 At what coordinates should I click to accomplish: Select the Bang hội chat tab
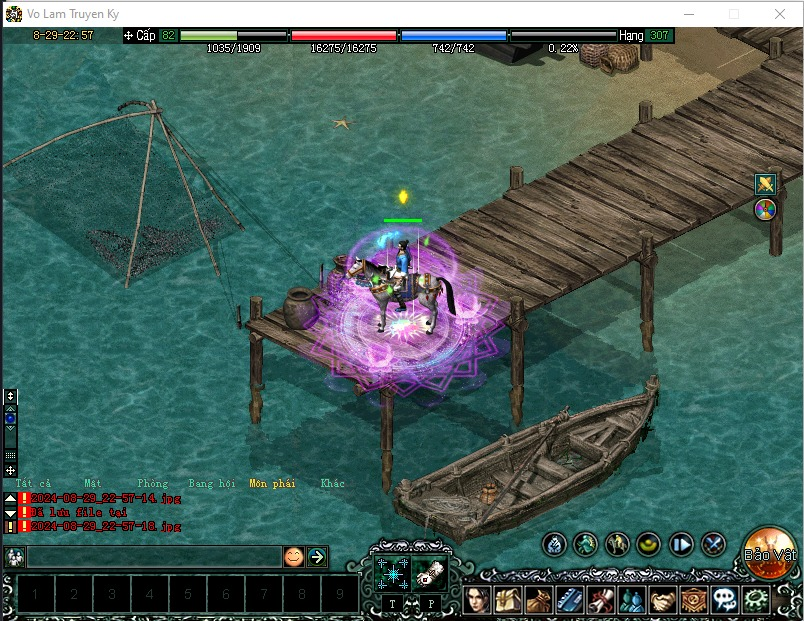[212, 484]
